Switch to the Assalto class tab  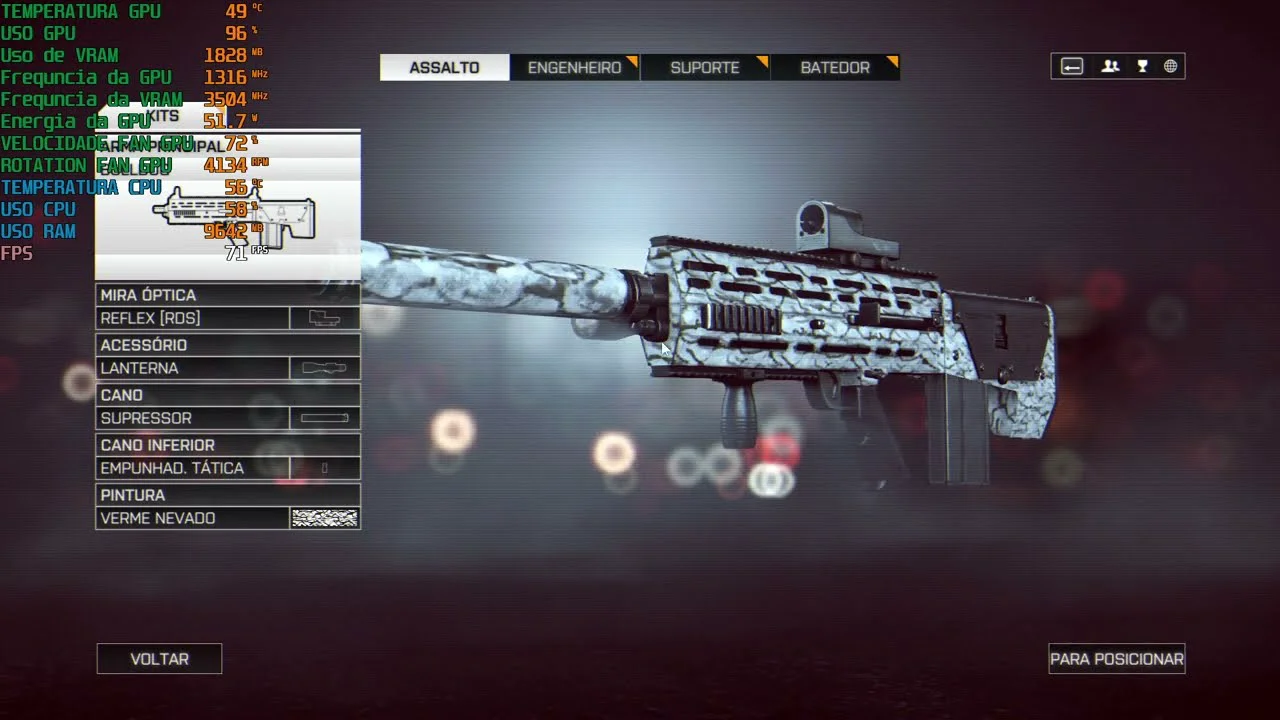(444, 68)
